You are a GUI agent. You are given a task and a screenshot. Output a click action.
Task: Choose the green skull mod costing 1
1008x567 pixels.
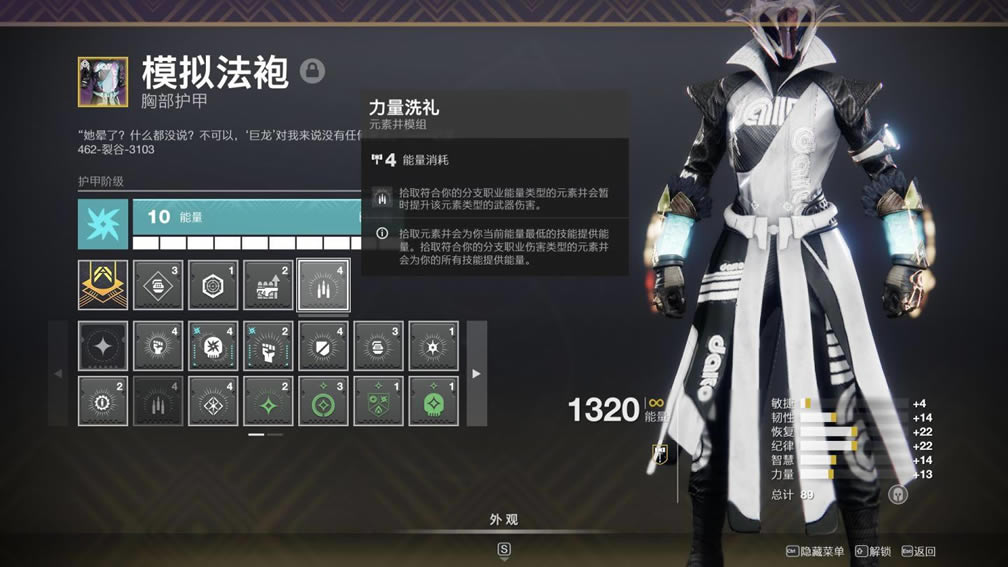(433, 401)
